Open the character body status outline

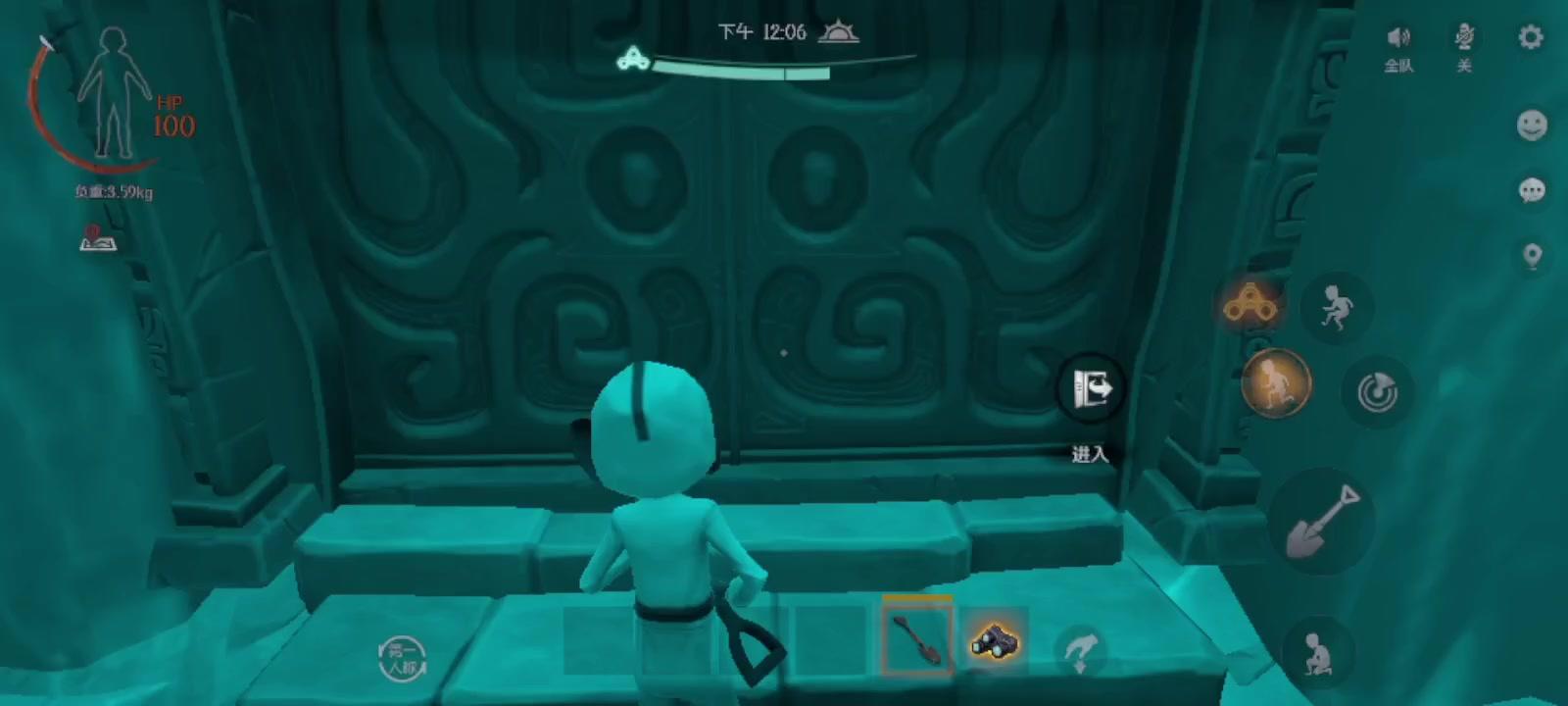point(114,93)
